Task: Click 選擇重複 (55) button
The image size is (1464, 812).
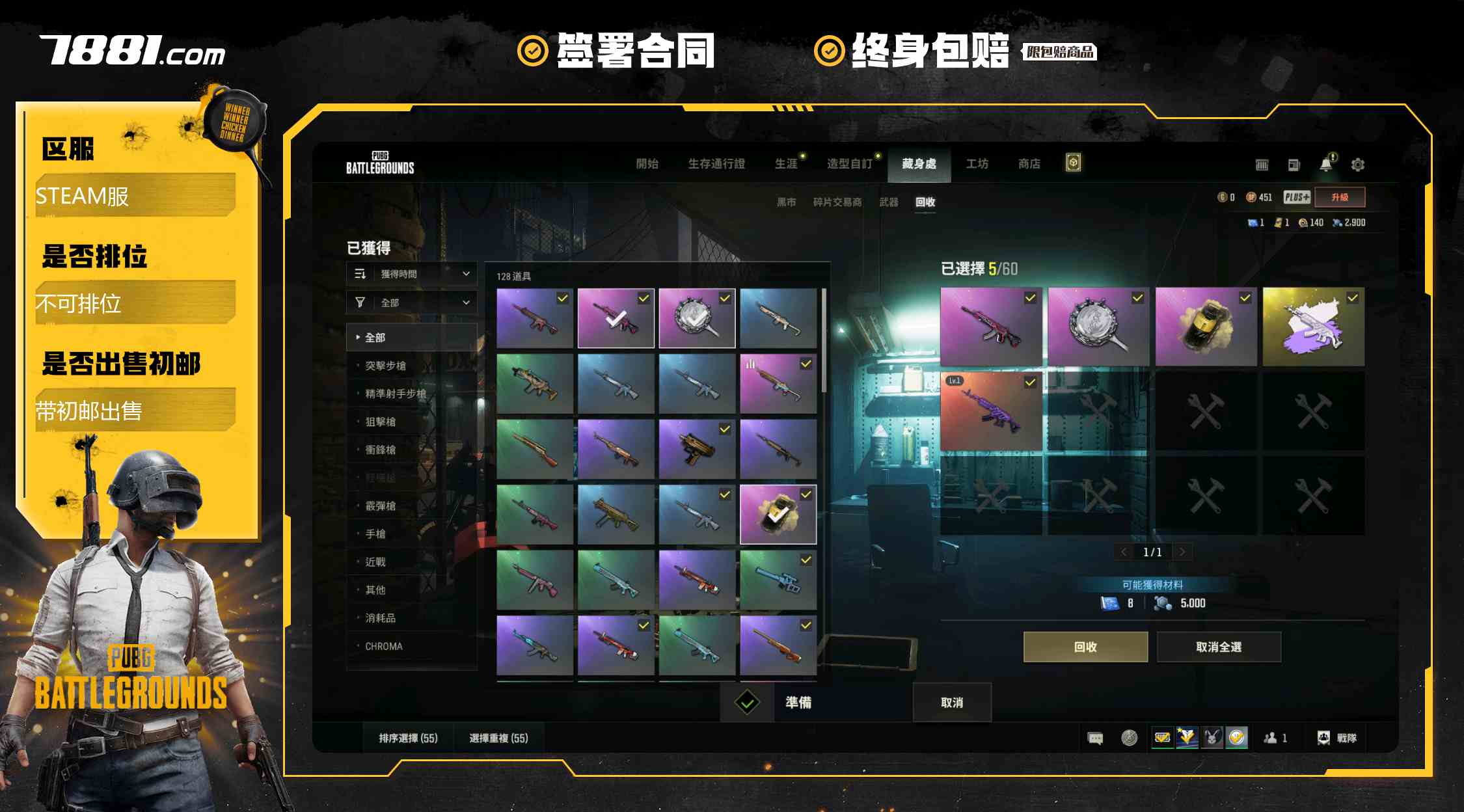Action: 498,738
